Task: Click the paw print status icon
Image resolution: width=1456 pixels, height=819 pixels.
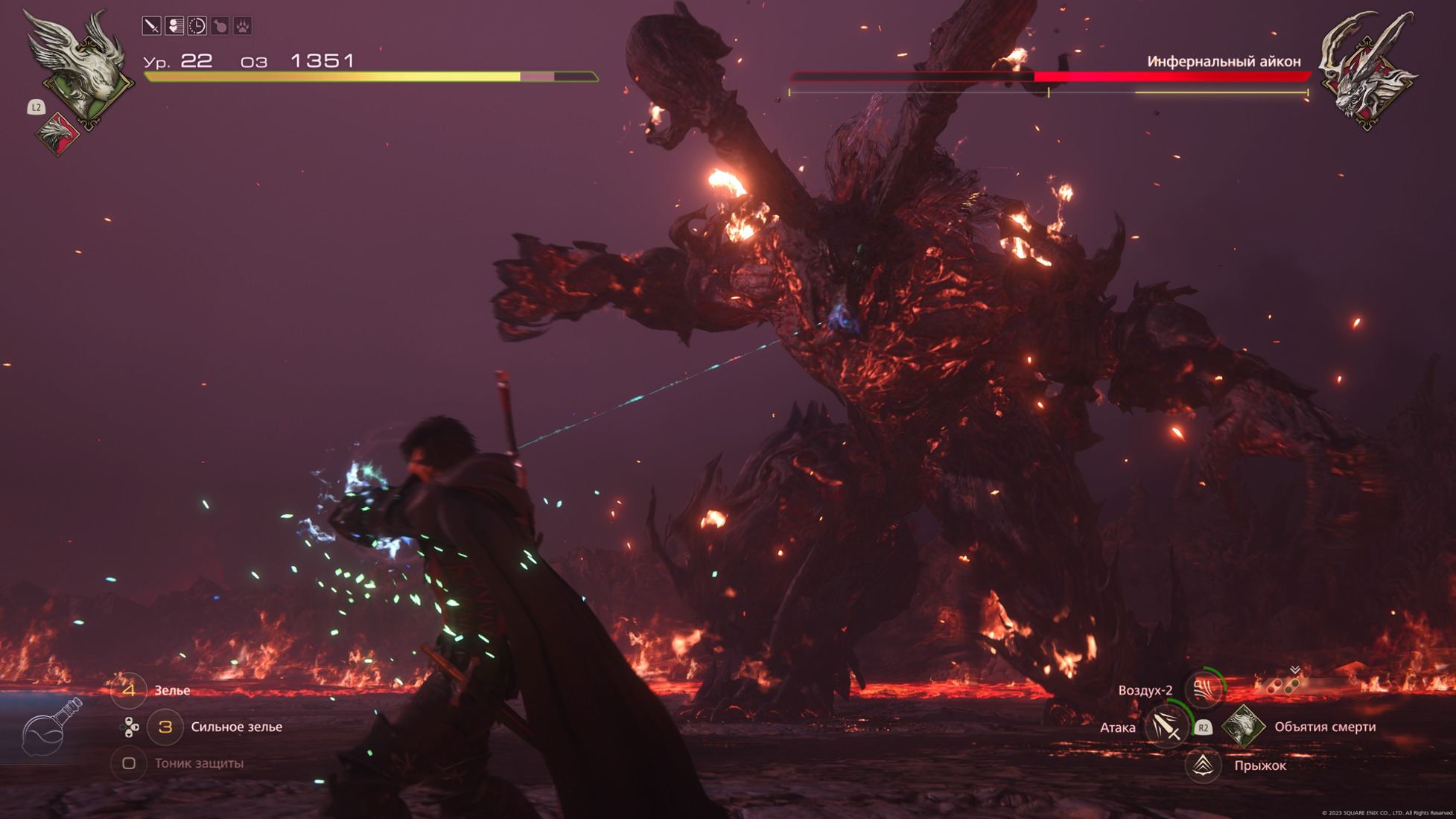Action: click(x=243, y=26)
